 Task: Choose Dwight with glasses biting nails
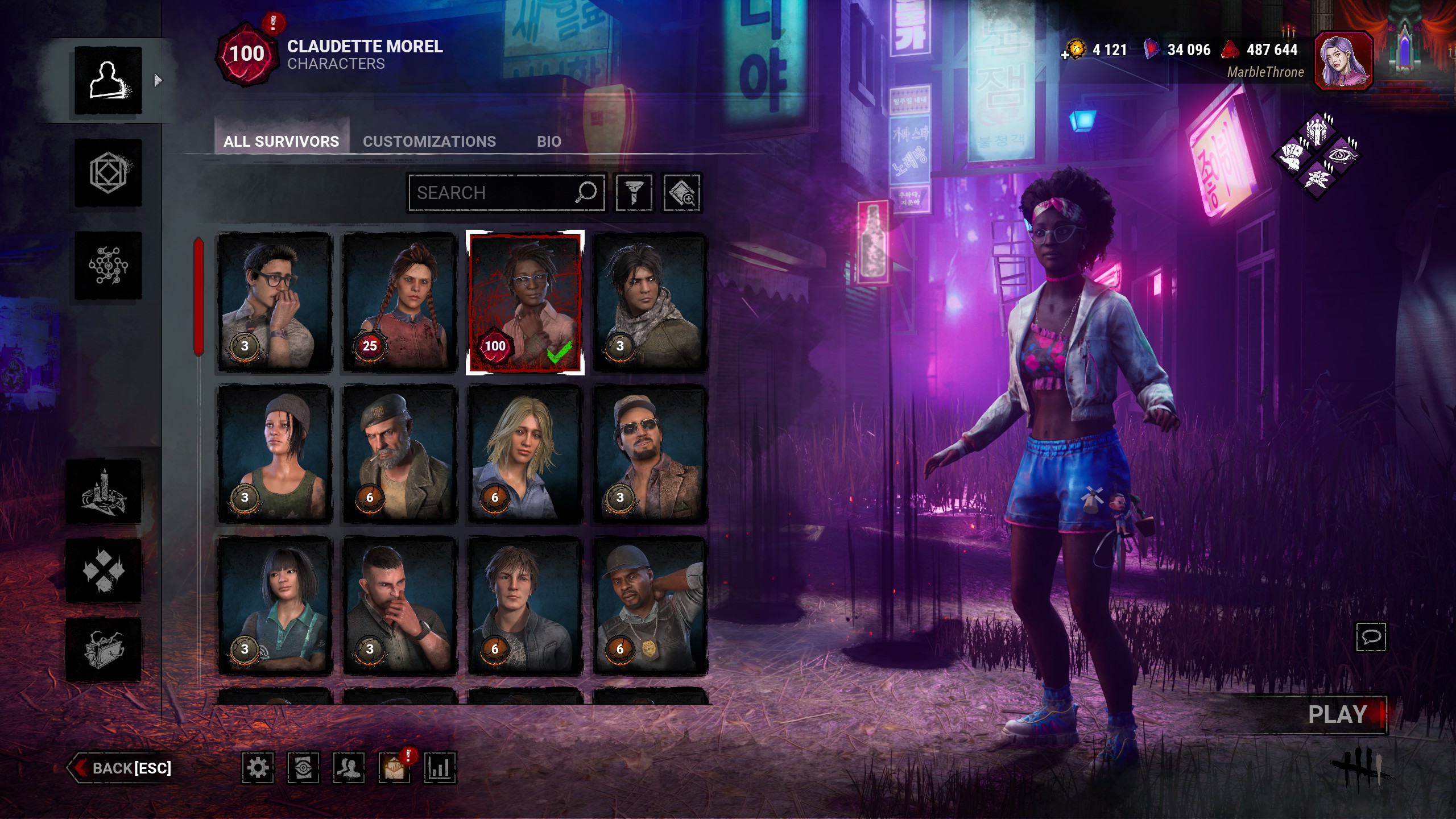[x=275, y=302]
